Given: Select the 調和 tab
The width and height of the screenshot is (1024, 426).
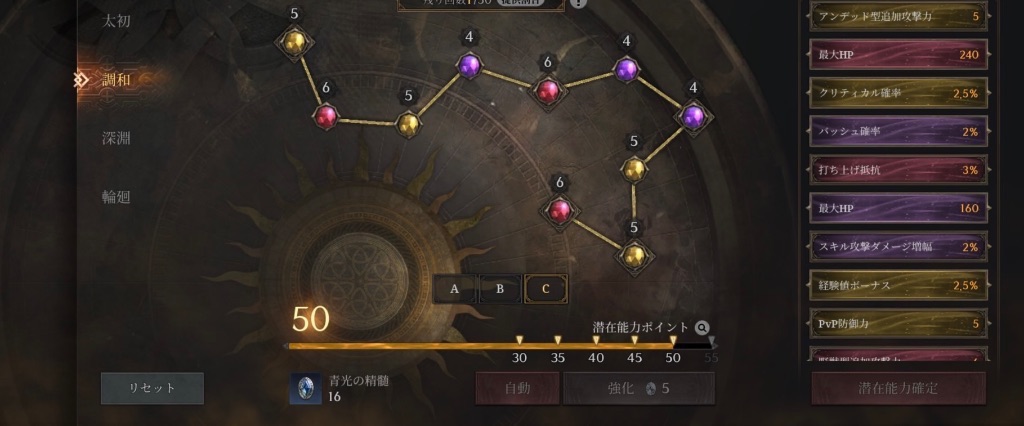Looking at the screenshot, I should 116,79.
